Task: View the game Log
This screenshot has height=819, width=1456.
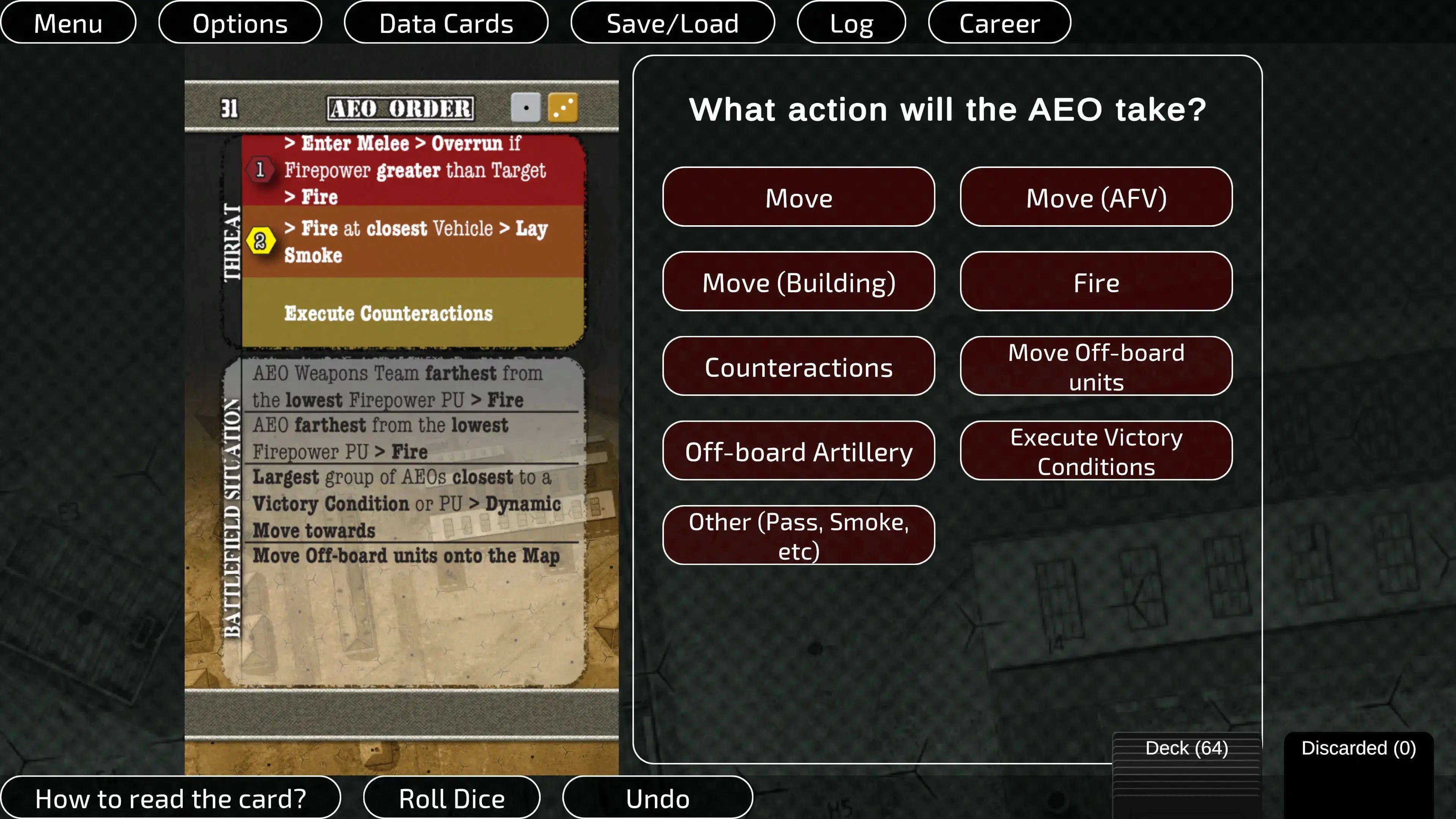Action: [x=850, y=23]
